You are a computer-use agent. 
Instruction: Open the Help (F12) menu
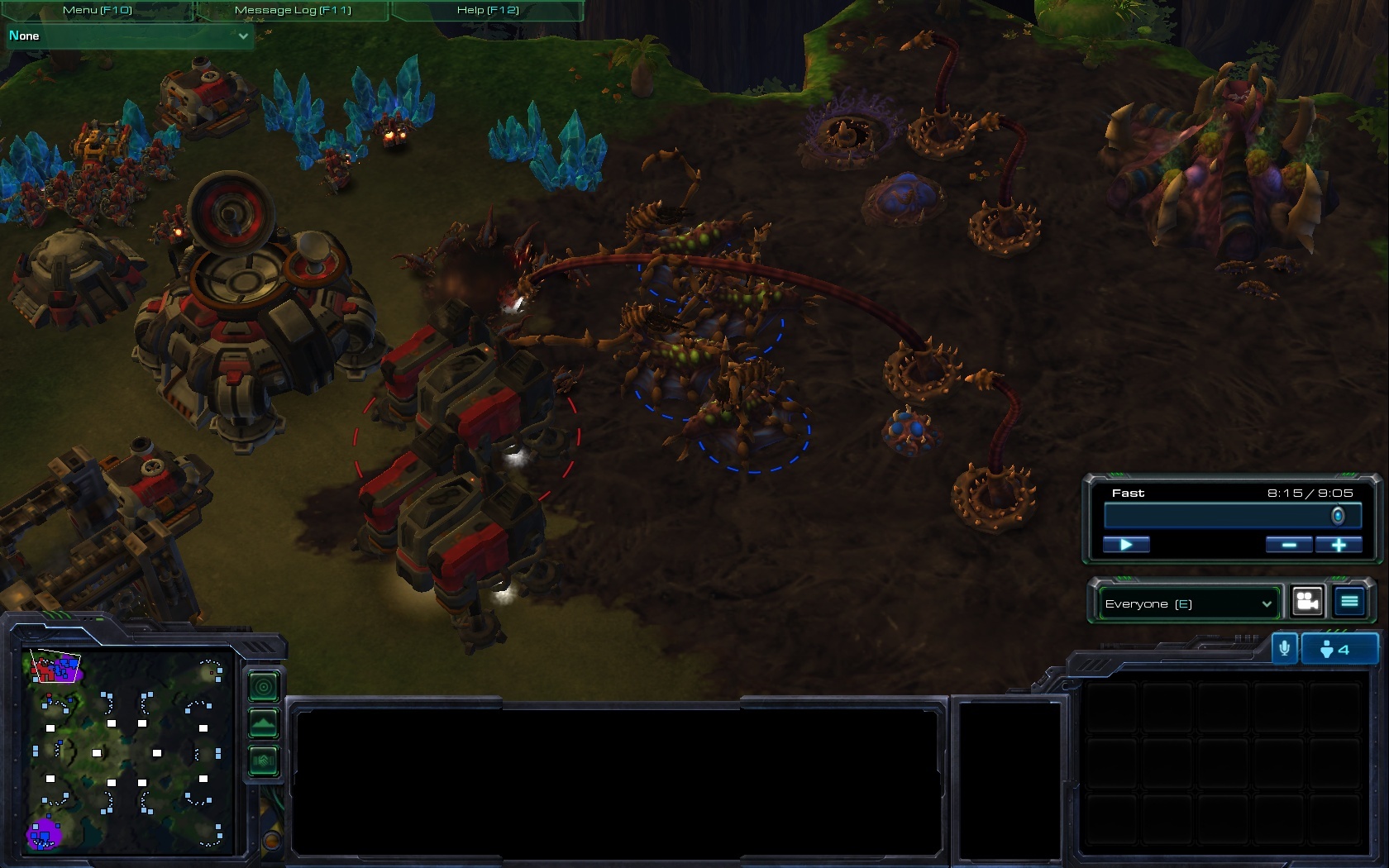coord(488,10)
